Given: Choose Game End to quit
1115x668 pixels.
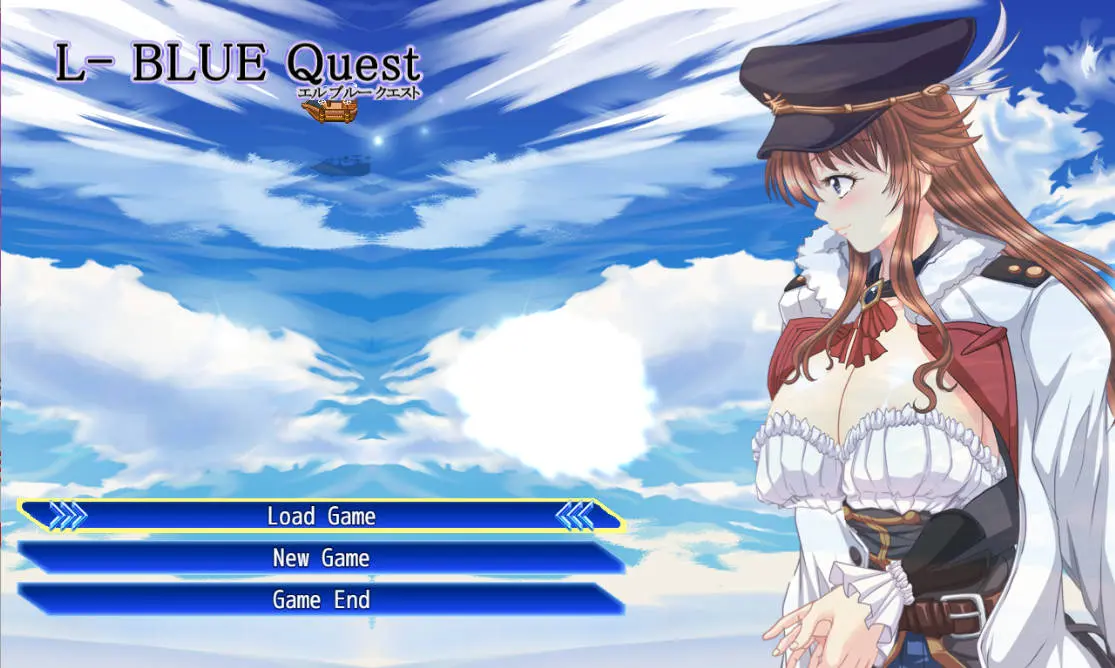Looking at the screenshot, I should (321, 600).
